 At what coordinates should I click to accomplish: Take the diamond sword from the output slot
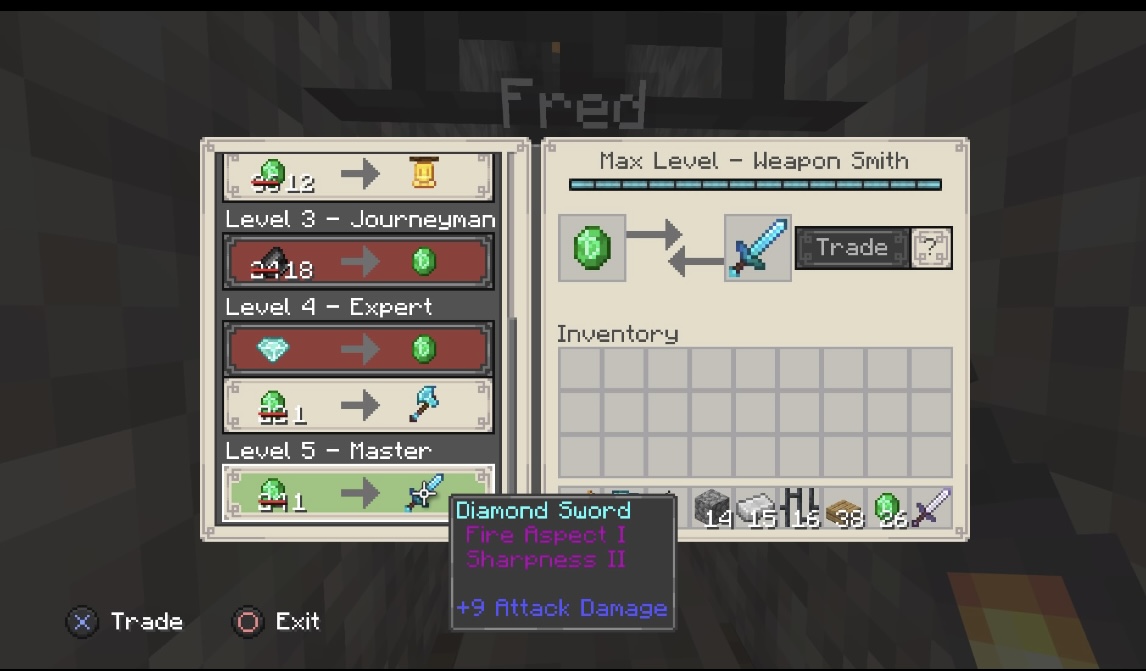[758, 248]
